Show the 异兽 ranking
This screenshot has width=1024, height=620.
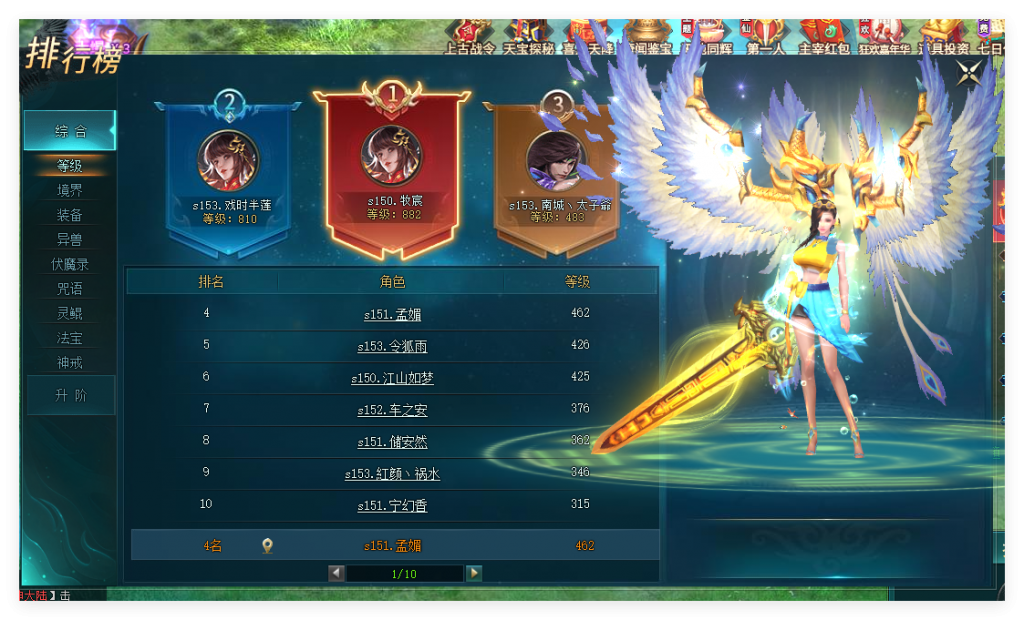(70, 240)
